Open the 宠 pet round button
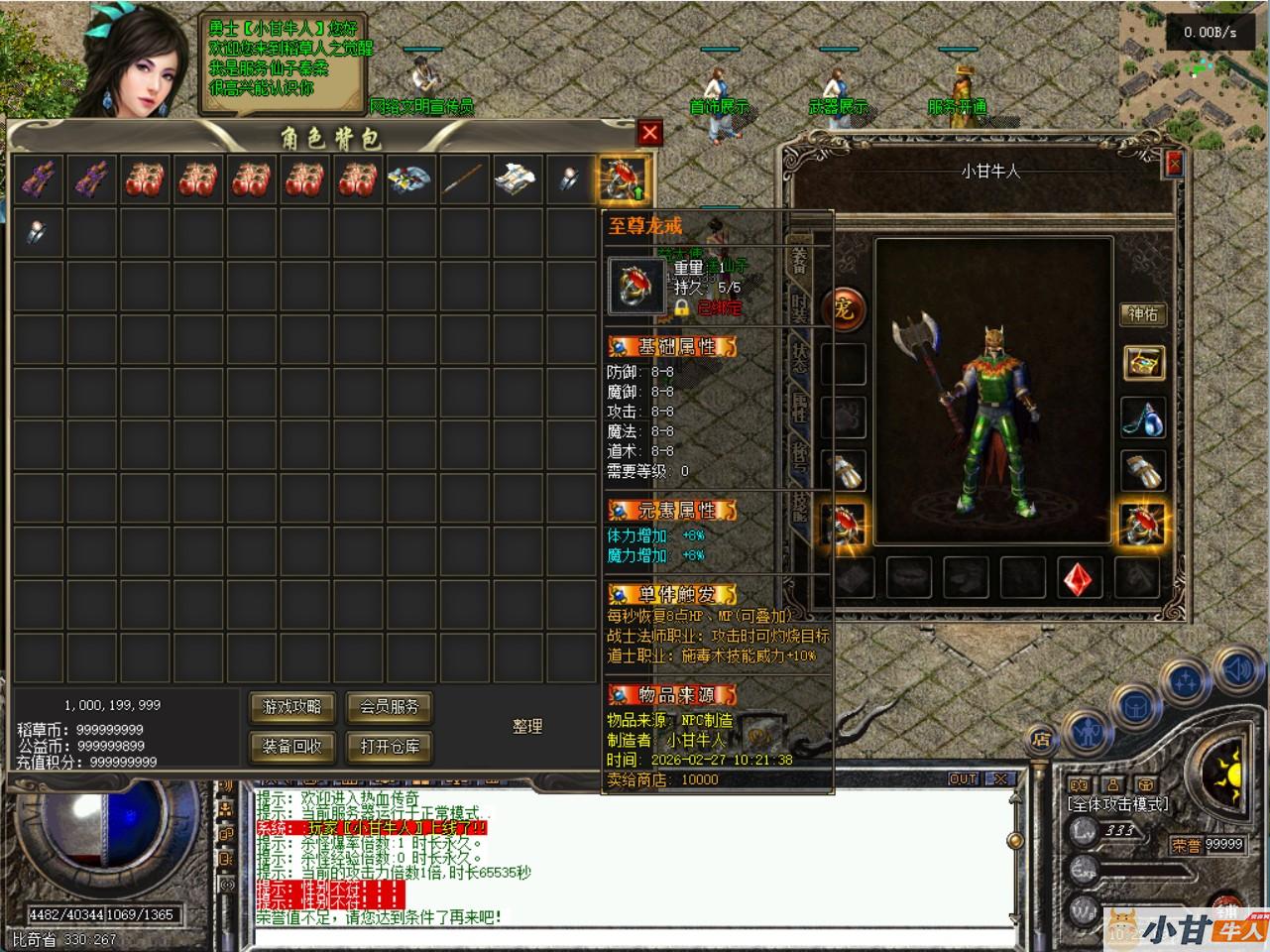The height and width of the screenshot is (952, 1270). pos(844,309)
